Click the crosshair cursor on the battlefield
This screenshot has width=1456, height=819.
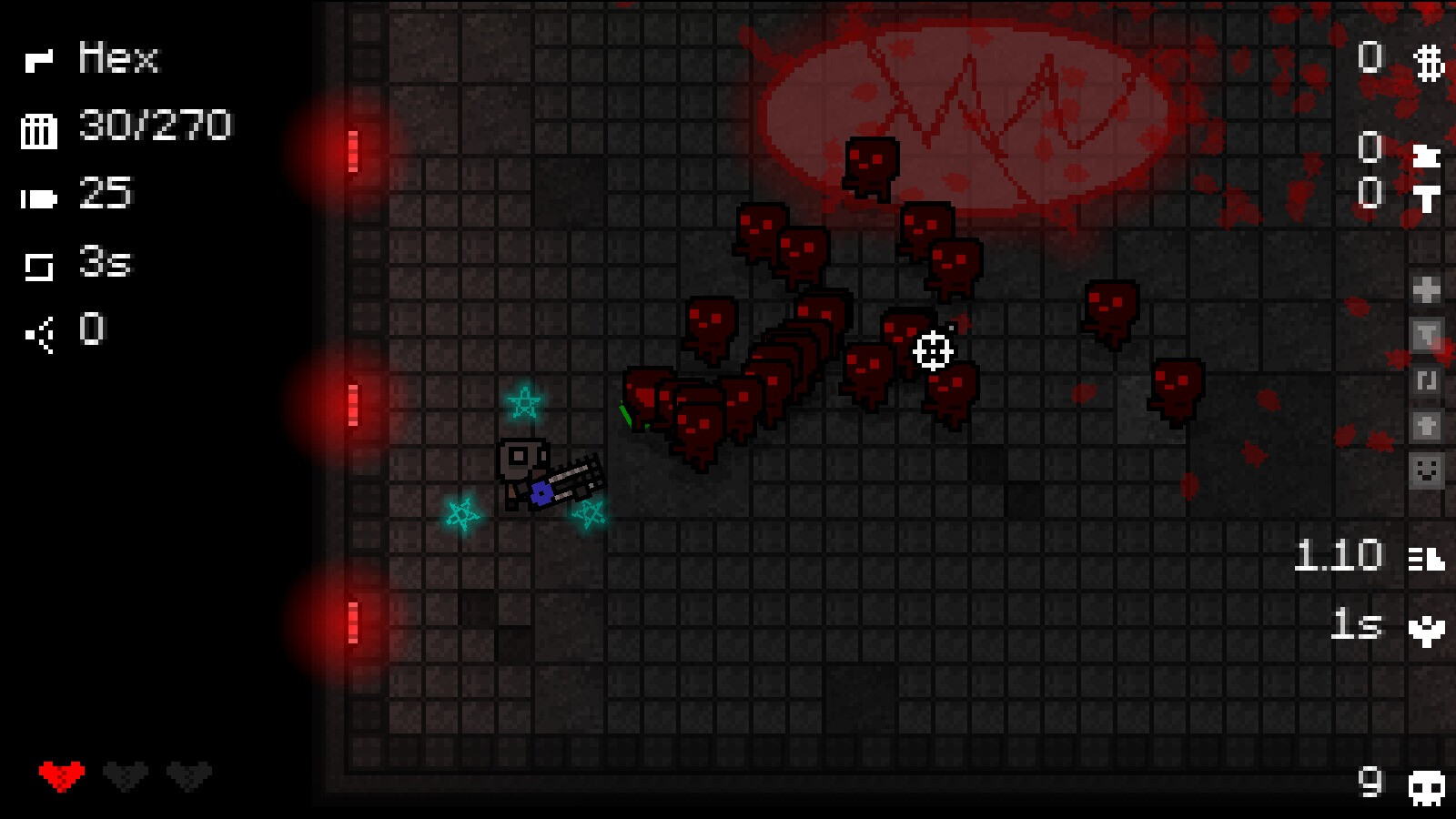coord(934,349)
